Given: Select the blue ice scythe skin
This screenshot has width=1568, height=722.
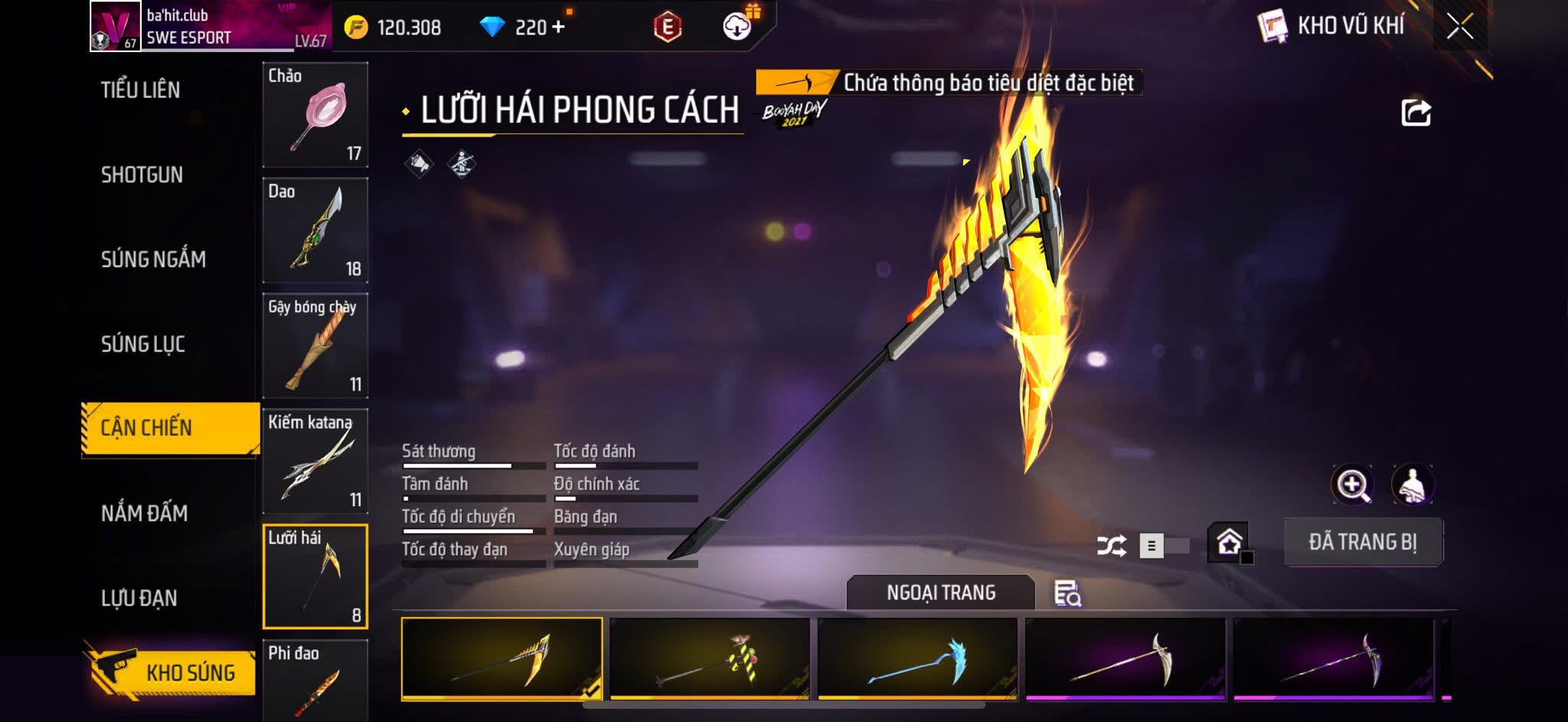Looking at the screenshot, I should [917, 658].
